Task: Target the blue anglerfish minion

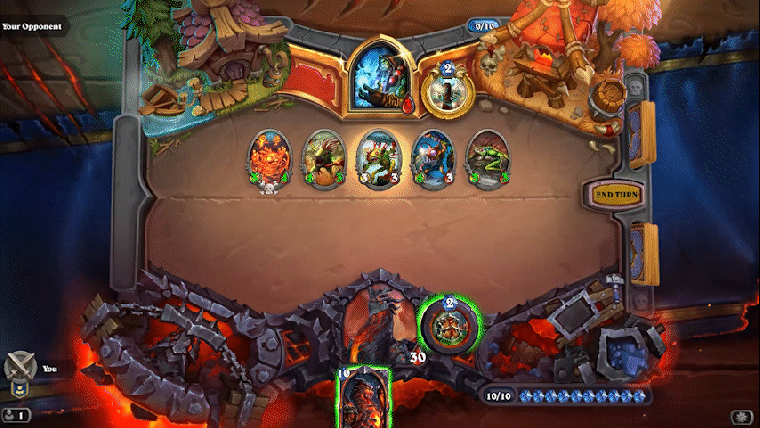Action: 431,158
